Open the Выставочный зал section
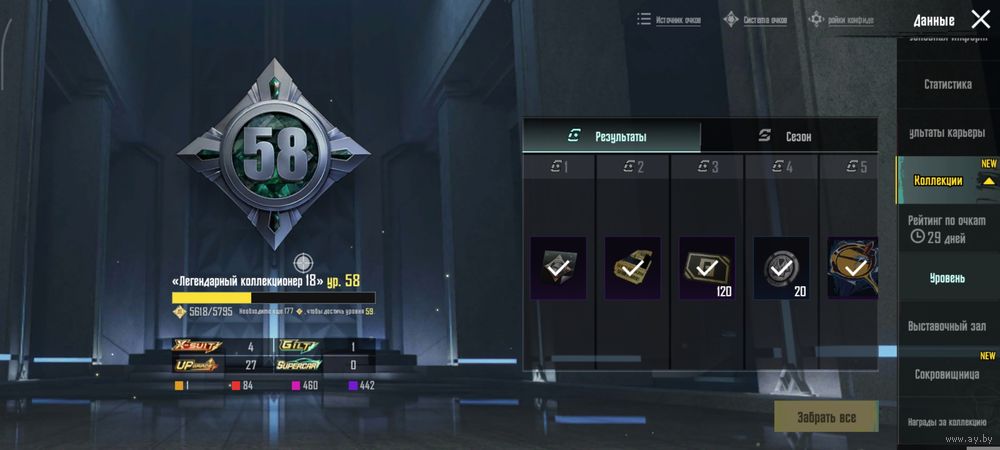1000x450 pixels. 947,326
